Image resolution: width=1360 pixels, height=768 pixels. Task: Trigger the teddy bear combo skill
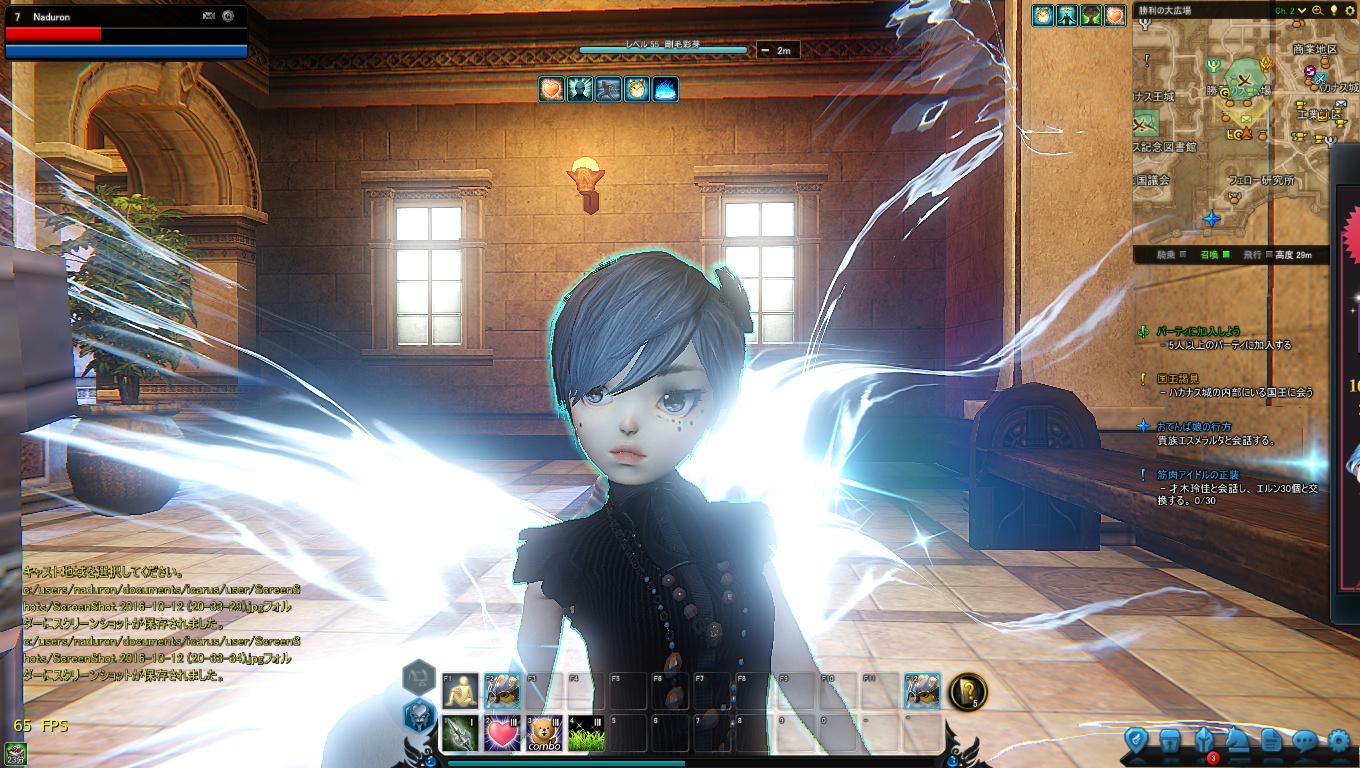(544, 734)
